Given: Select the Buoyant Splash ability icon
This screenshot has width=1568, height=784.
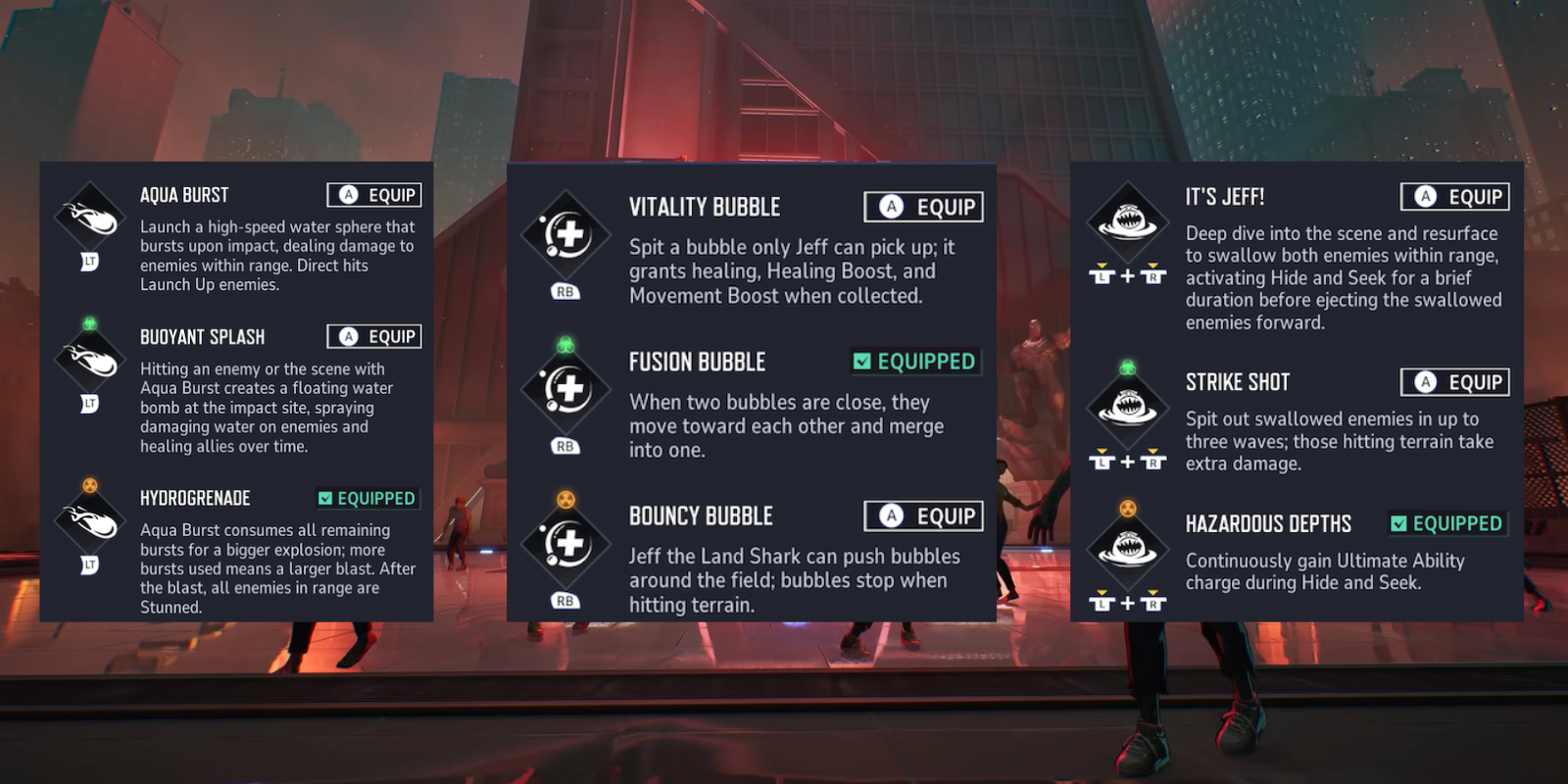Looking at the screenshot, I should click(x=88, y=358).
